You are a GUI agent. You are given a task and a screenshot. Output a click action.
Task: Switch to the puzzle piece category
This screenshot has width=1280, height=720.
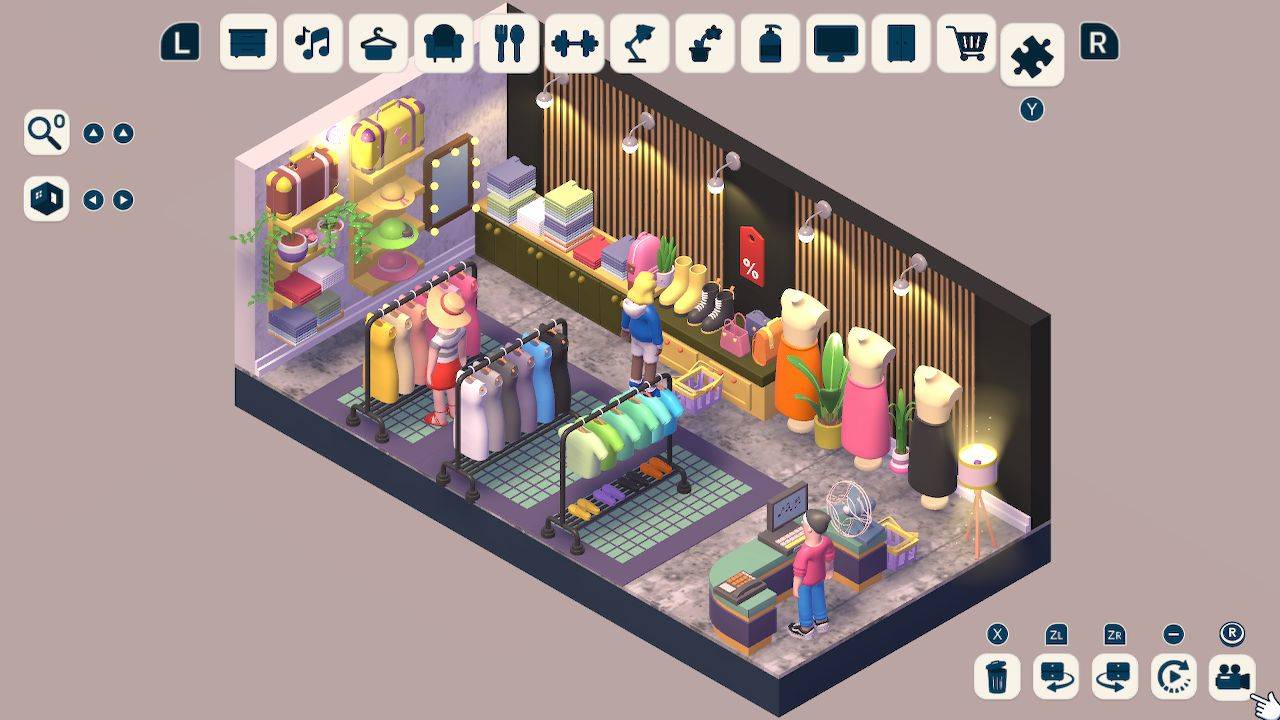(1031, 55)
